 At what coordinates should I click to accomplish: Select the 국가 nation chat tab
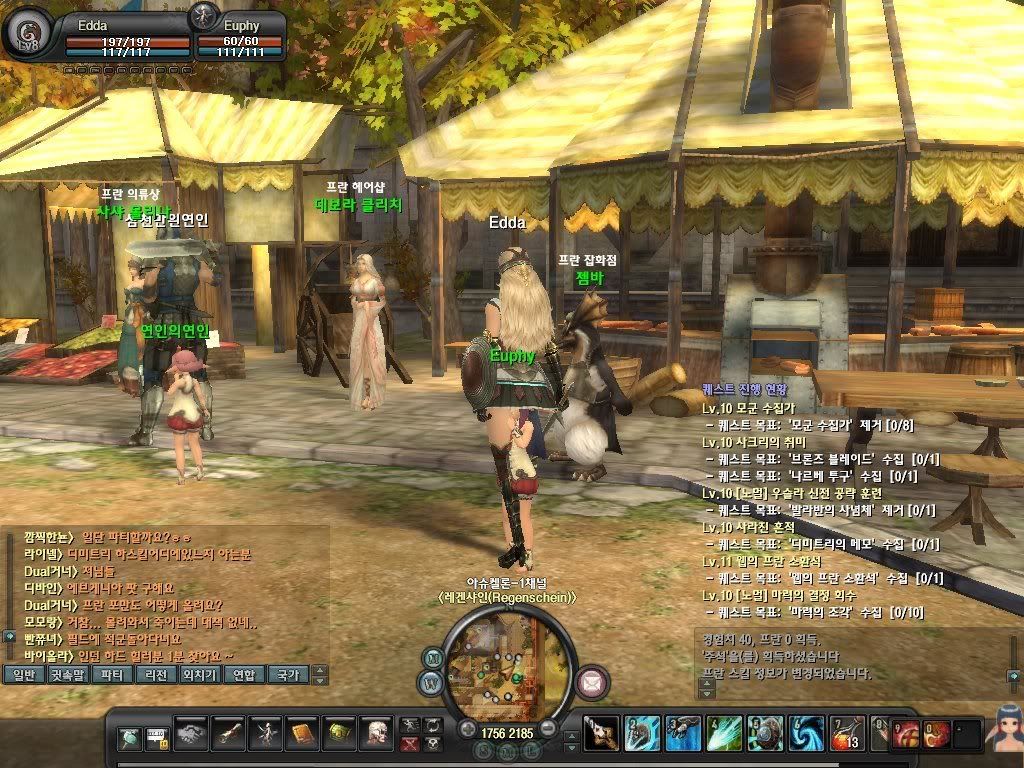(x=288, y=675)
